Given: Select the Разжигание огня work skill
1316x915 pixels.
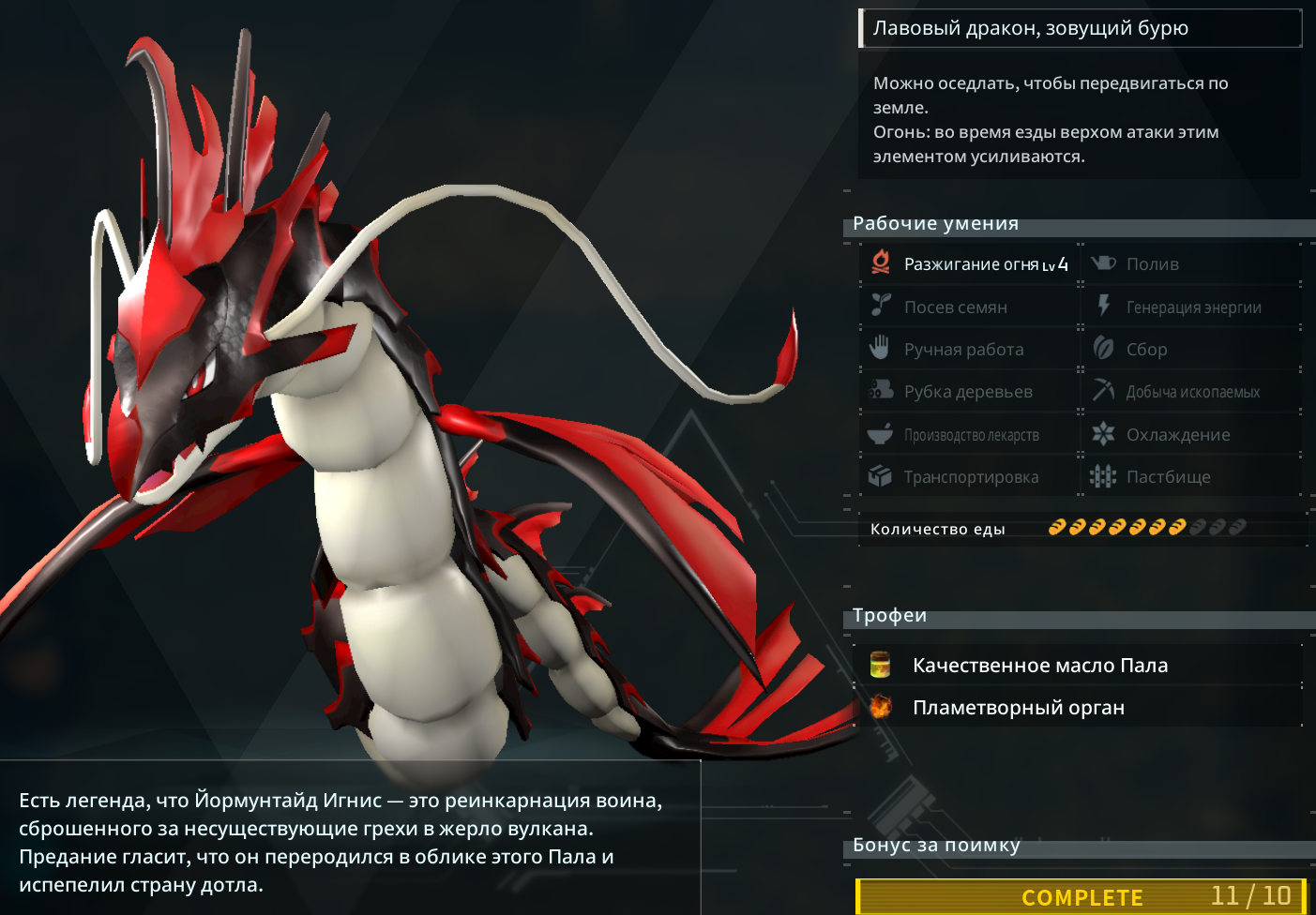Looking at the screenshot, I should point(971,264).
